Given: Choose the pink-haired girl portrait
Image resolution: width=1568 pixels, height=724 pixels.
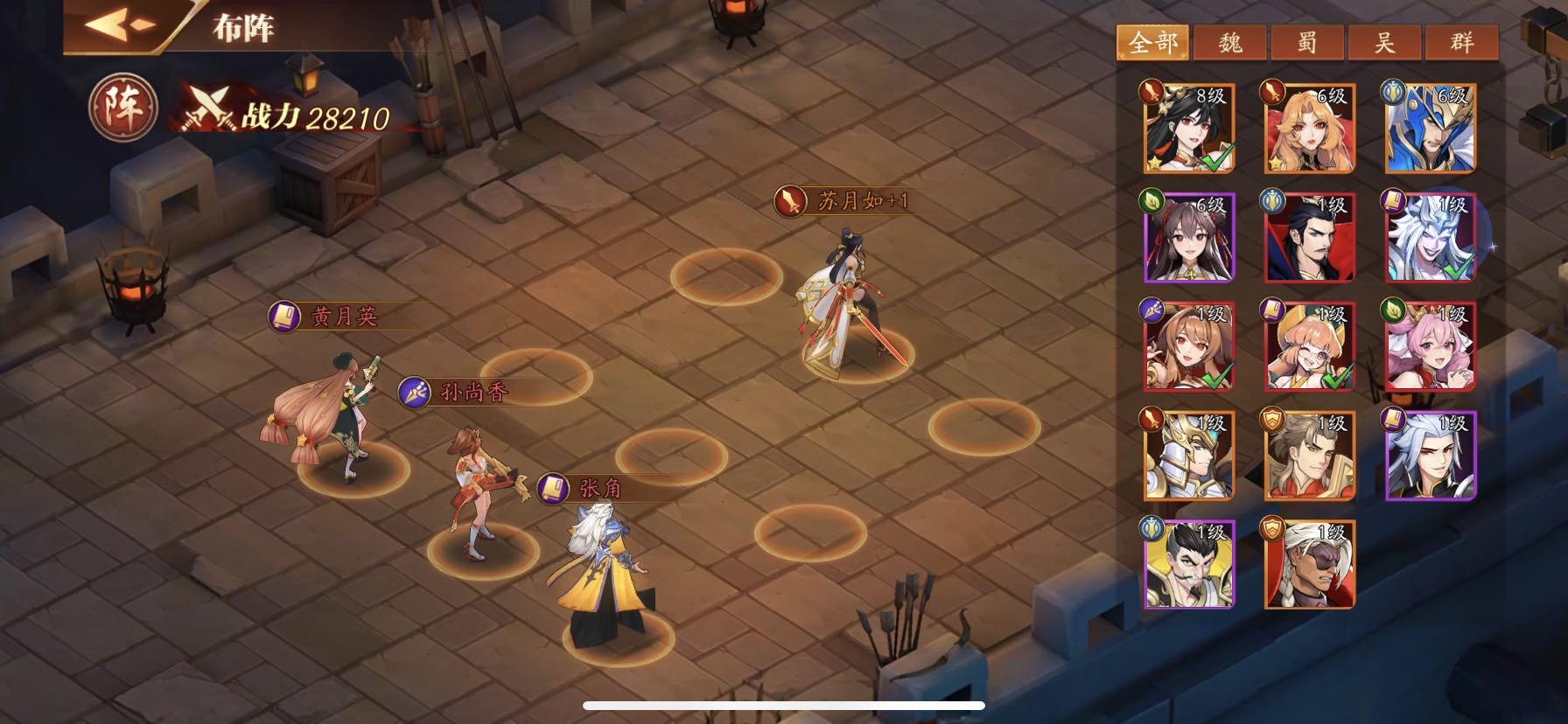Looking at the screenshot, I should (x=1431, y=347).
